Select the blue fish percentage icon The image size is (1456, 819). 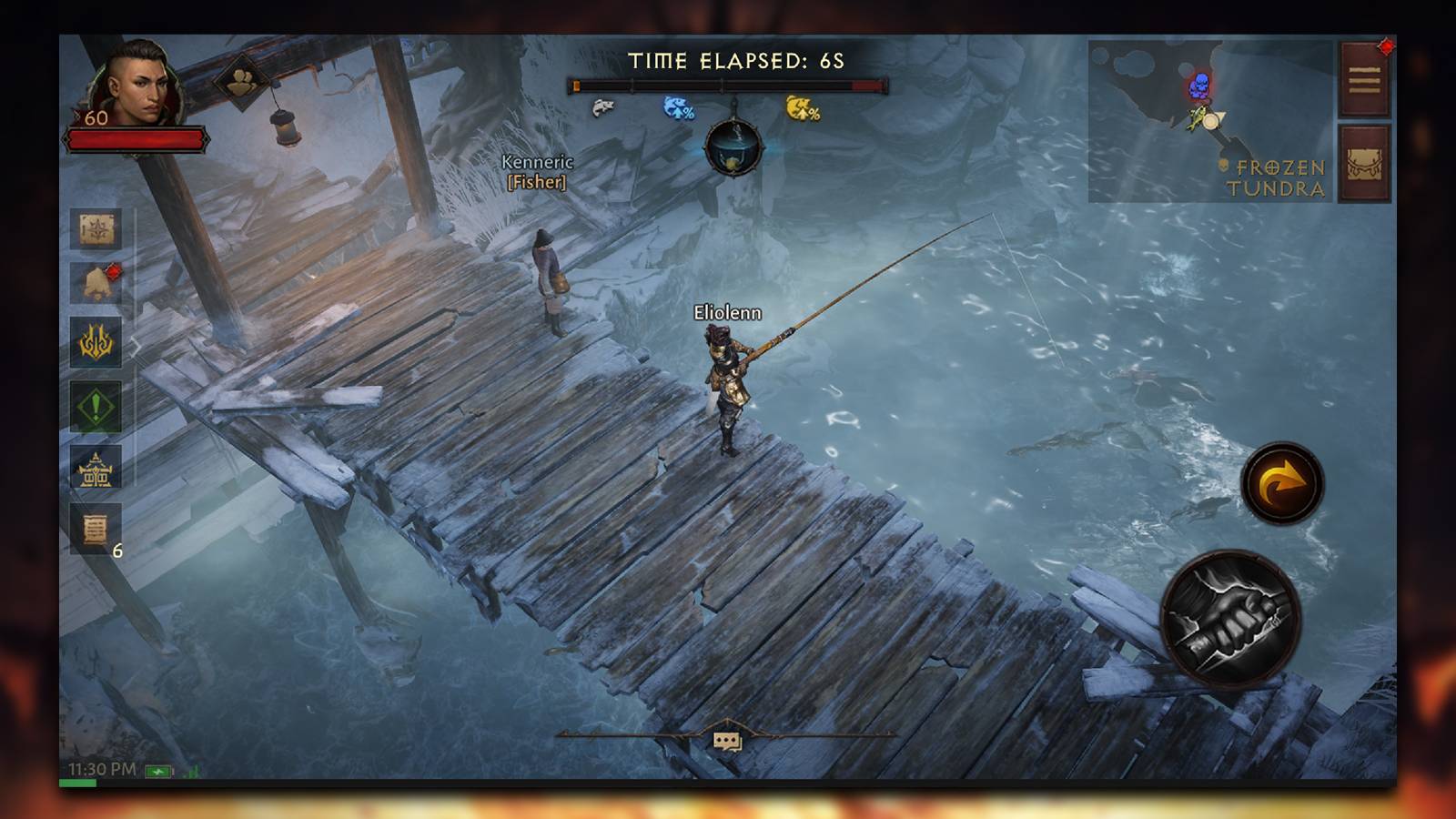(678, 106)
